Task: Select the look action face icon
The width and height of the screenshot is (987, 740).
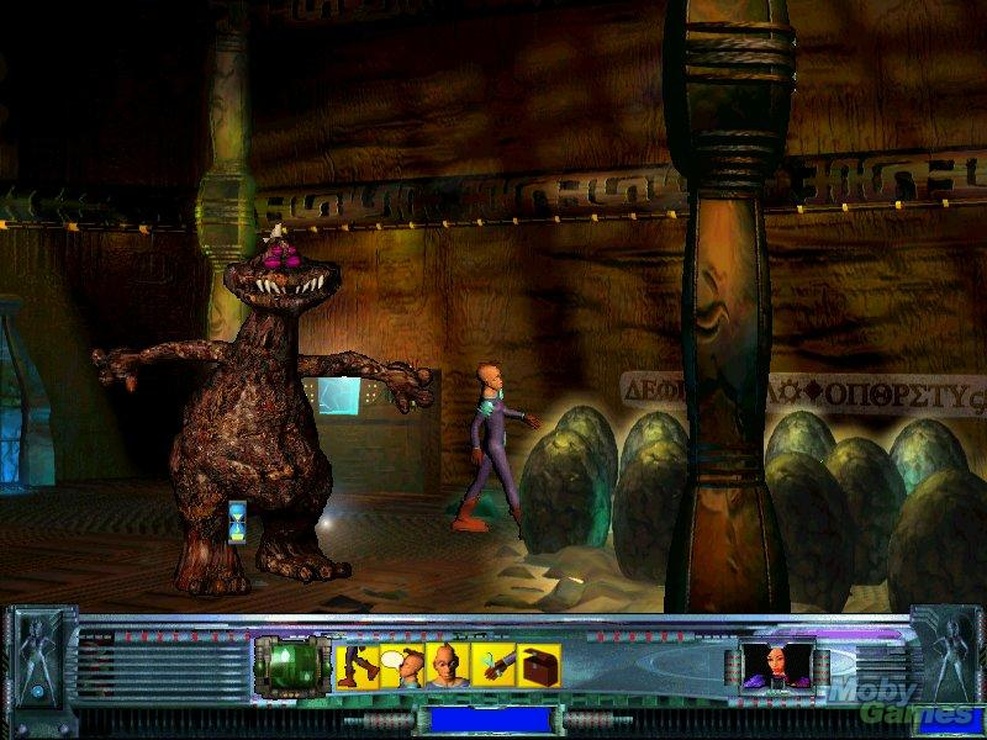Action: tap(447, 666)
